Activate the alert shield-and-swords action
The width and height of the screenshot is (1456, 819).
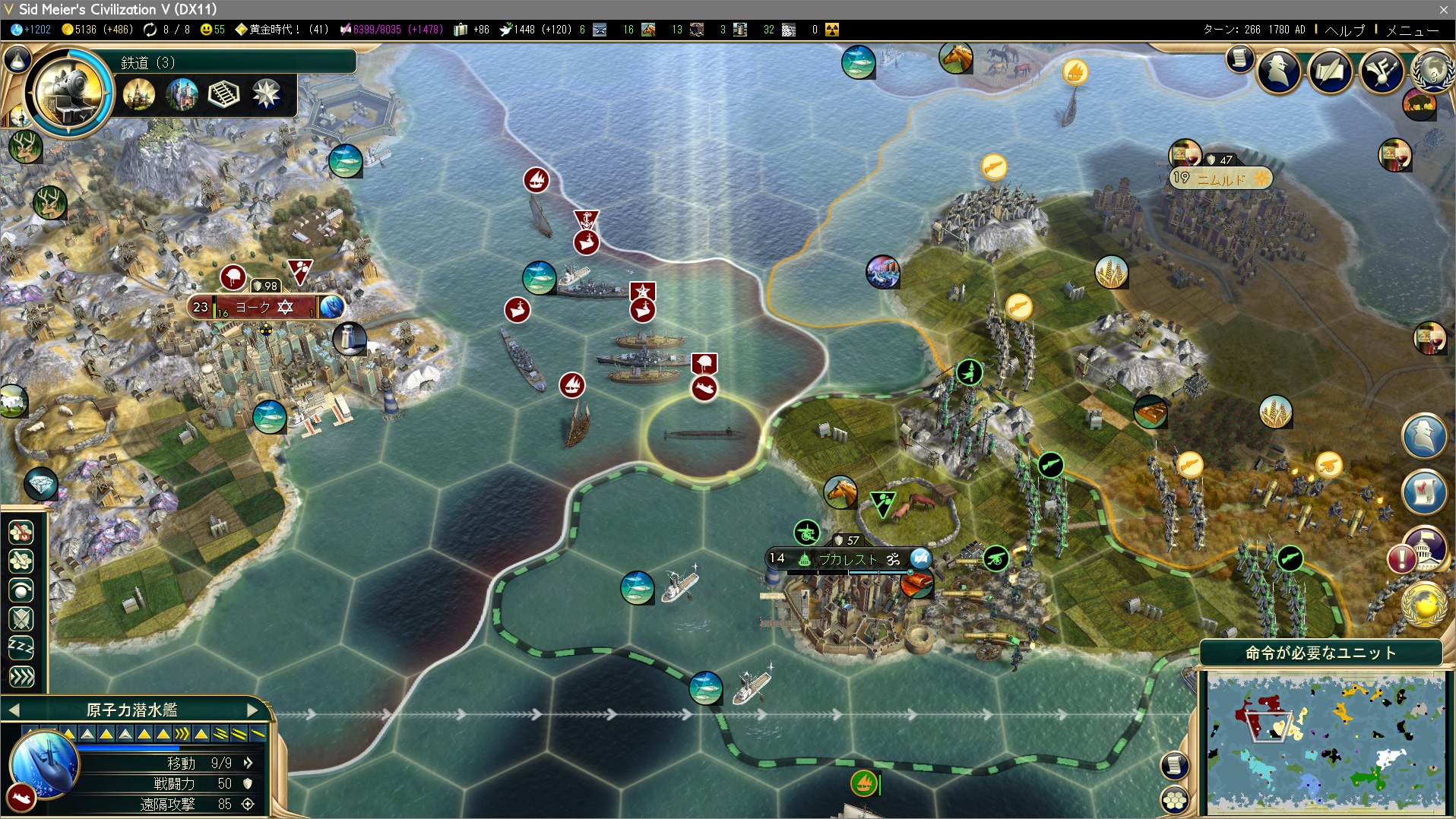point(21,619)
